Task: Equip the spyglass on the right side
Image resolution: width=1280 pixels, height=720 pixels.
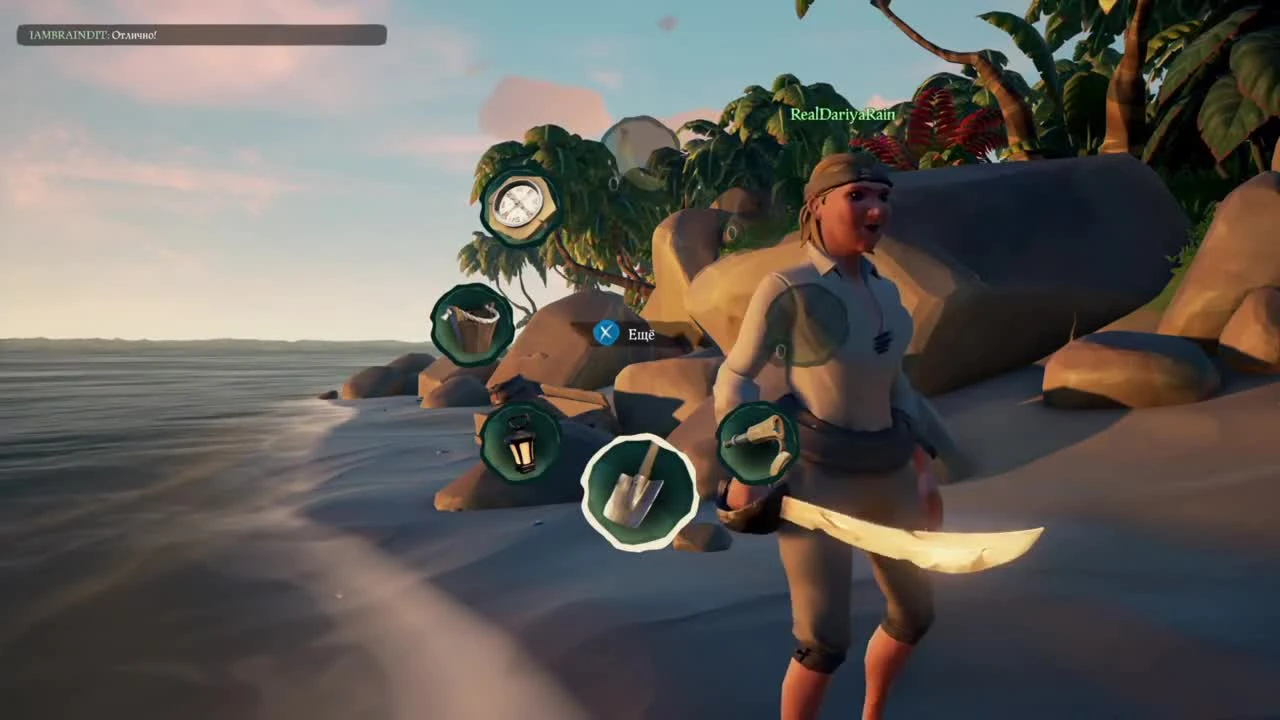Action: [758, 443]
